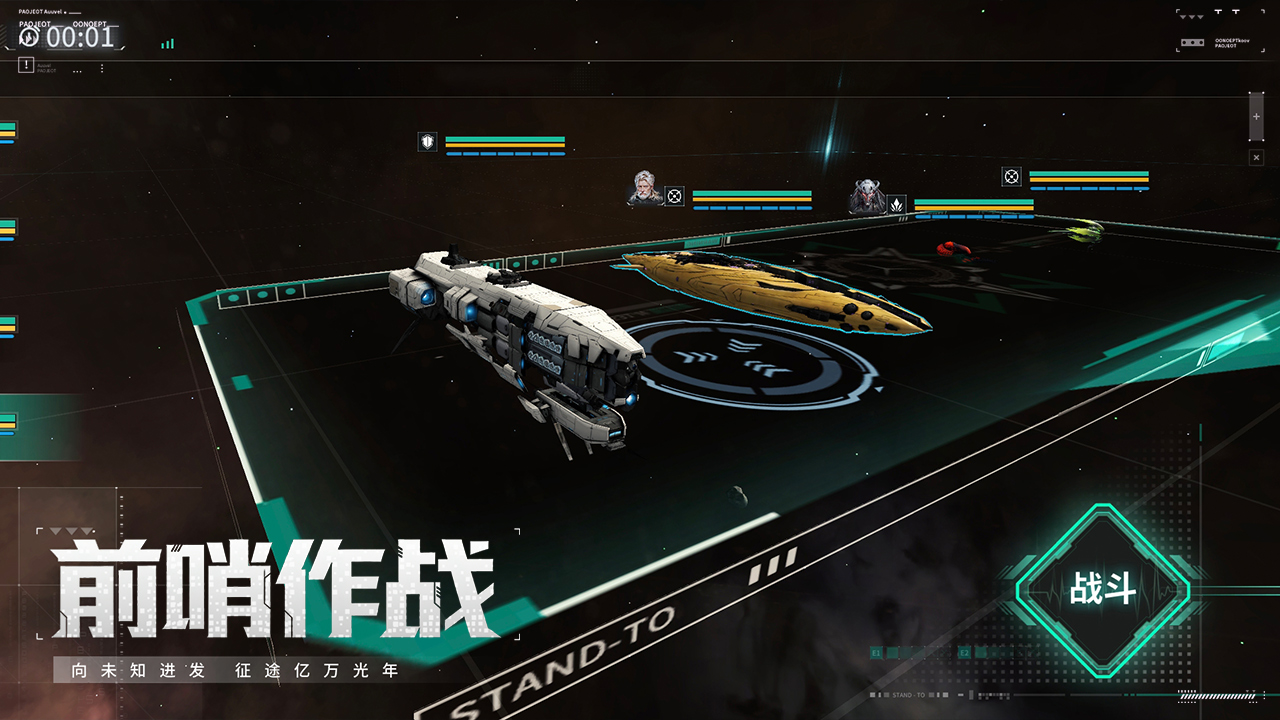Open the exclamation mark alert icon

pyautogui.click(x=26, y=65)
